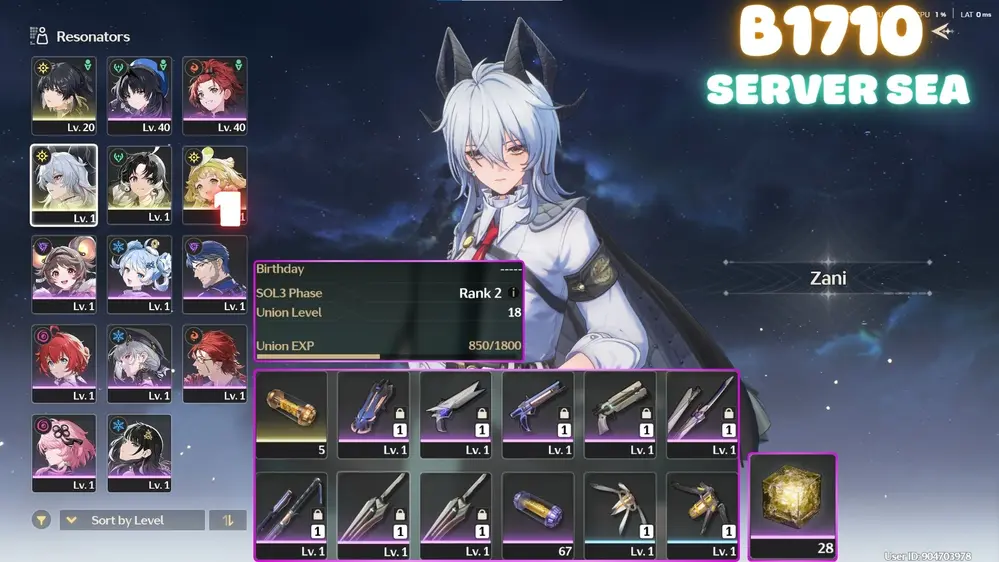999x562 pixels.
Task: Choose the brown-haired resonator with round ears
Action: [64, 274]
